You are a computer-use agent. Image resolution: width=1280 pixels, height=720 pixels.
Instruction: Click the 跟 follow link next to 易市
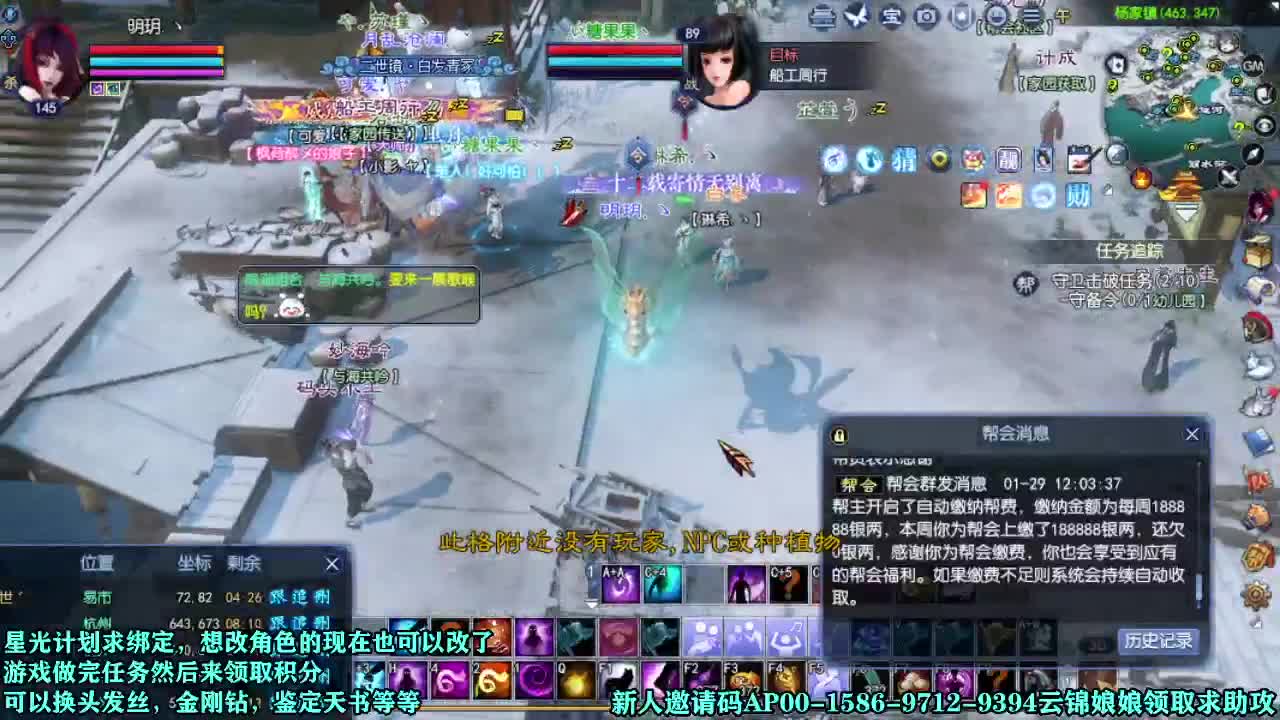point(278,597)
